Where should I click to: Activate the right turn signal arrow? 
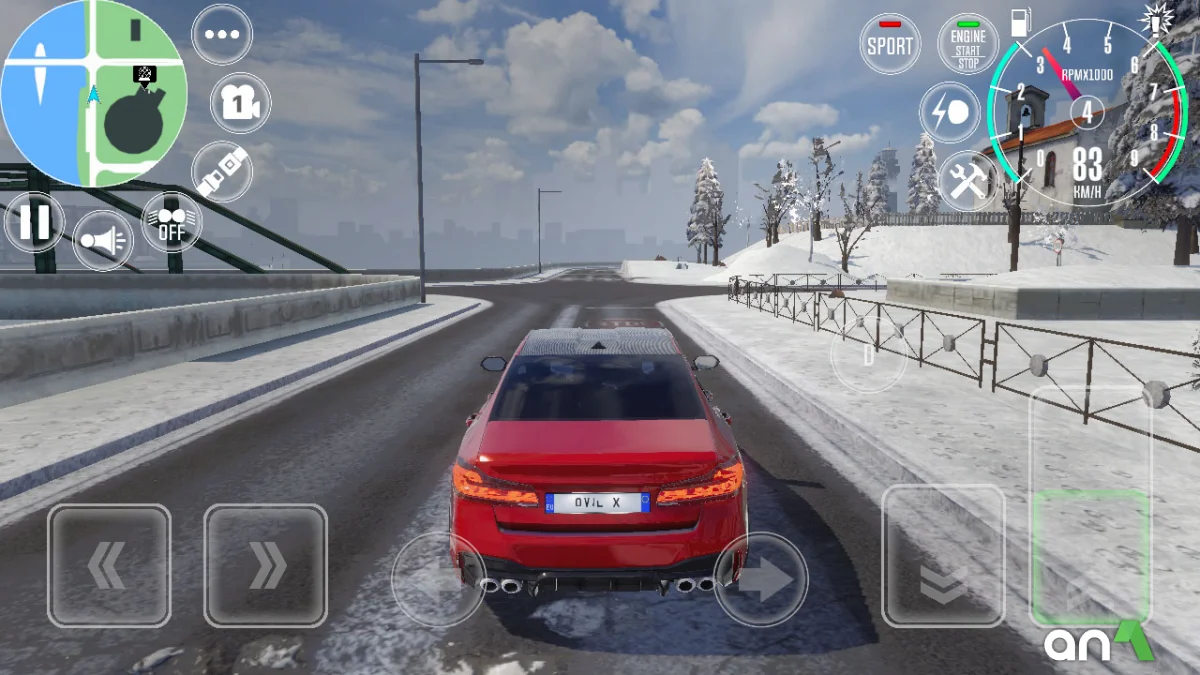(761, 580)
